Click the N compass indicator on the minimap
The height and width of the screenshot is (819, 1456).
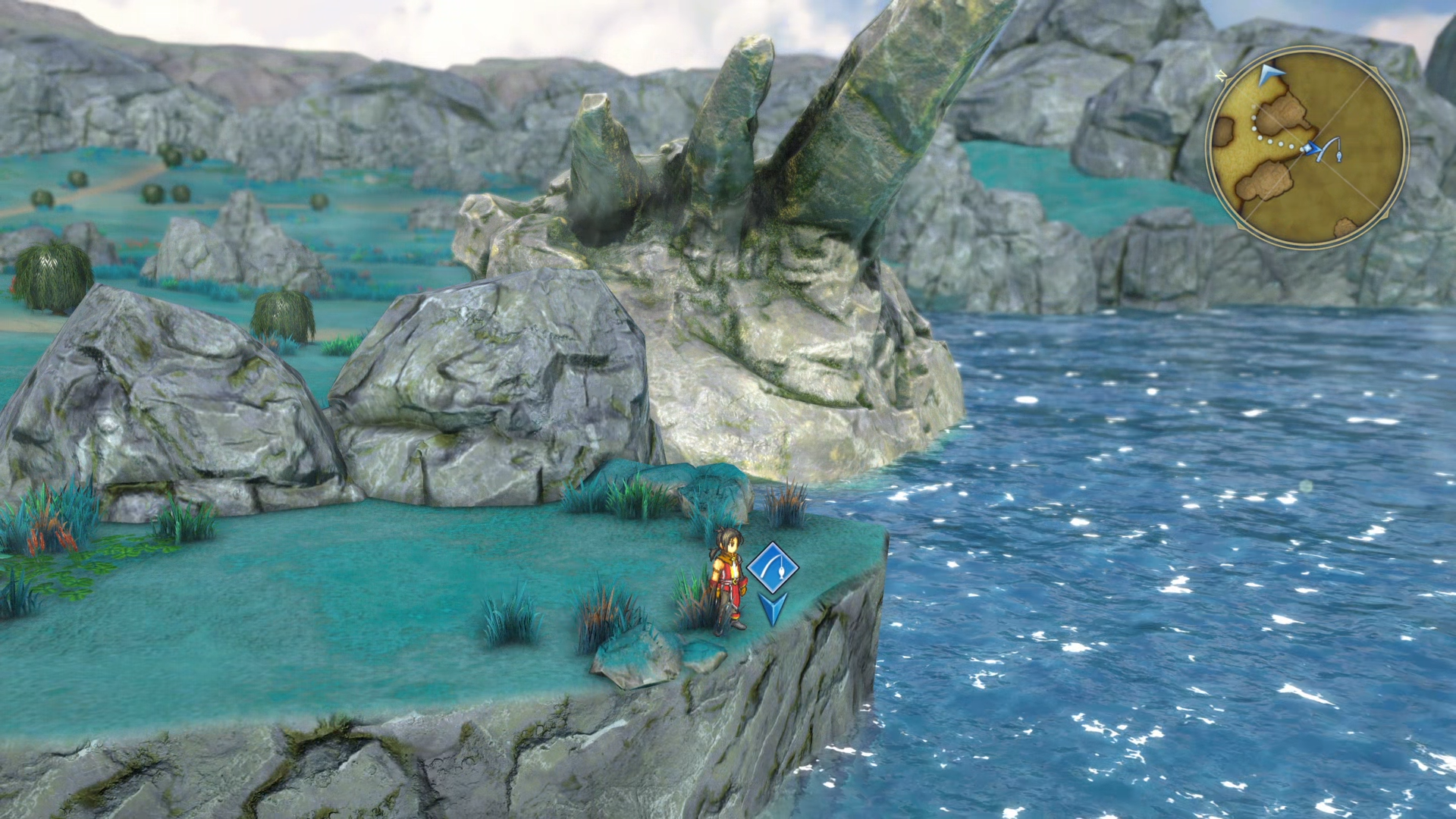(x=1221, y=75)
